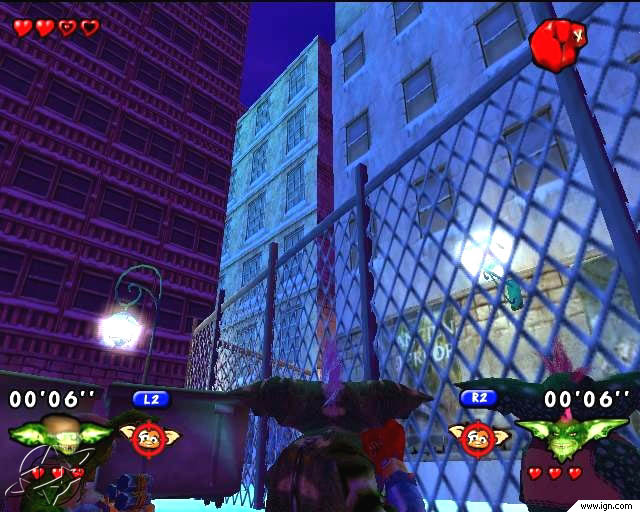Click the crosshair target icon under L2

click(x=149, y=435)
